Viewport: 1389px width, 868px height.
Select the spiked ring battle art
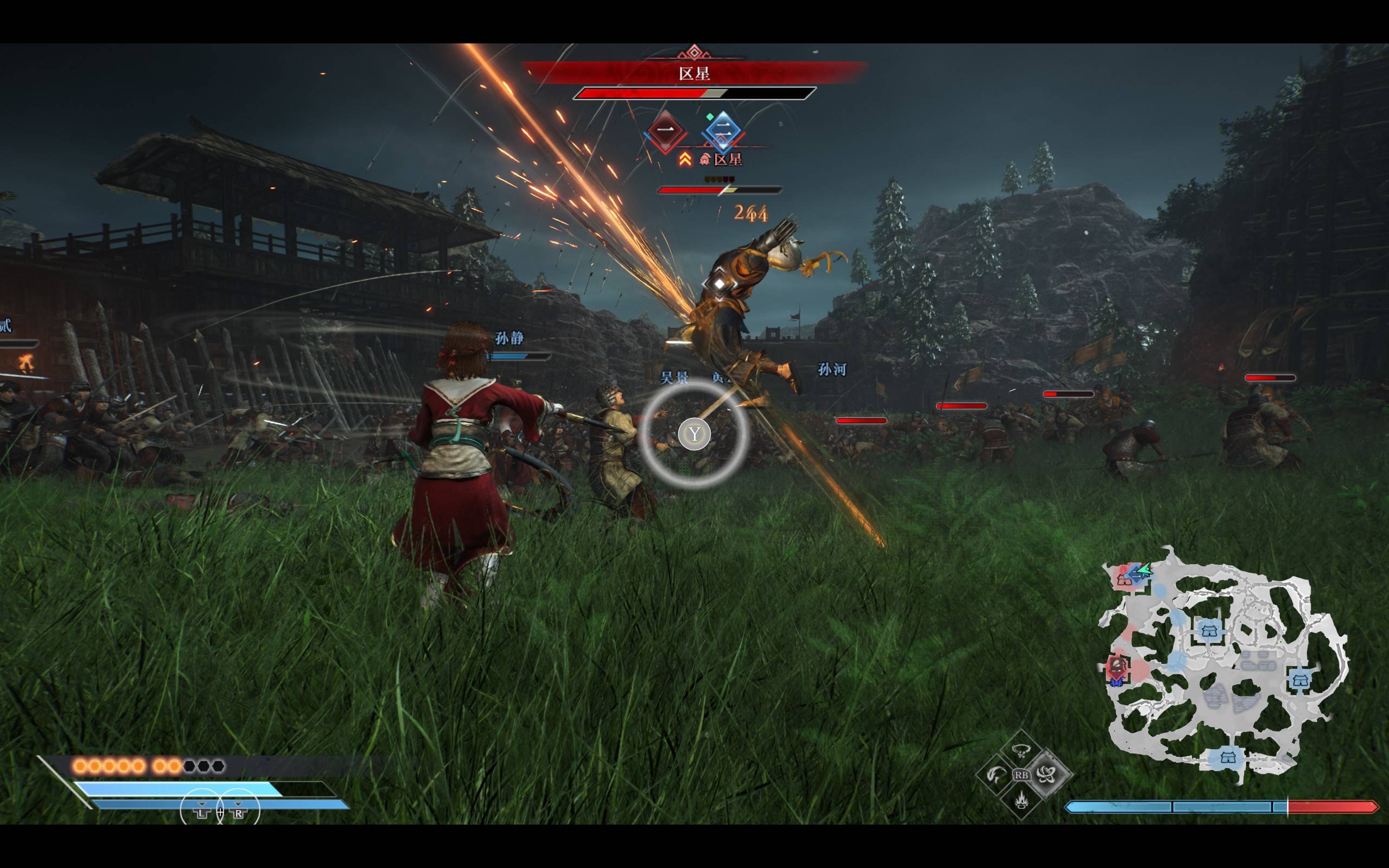(1021, 750)
